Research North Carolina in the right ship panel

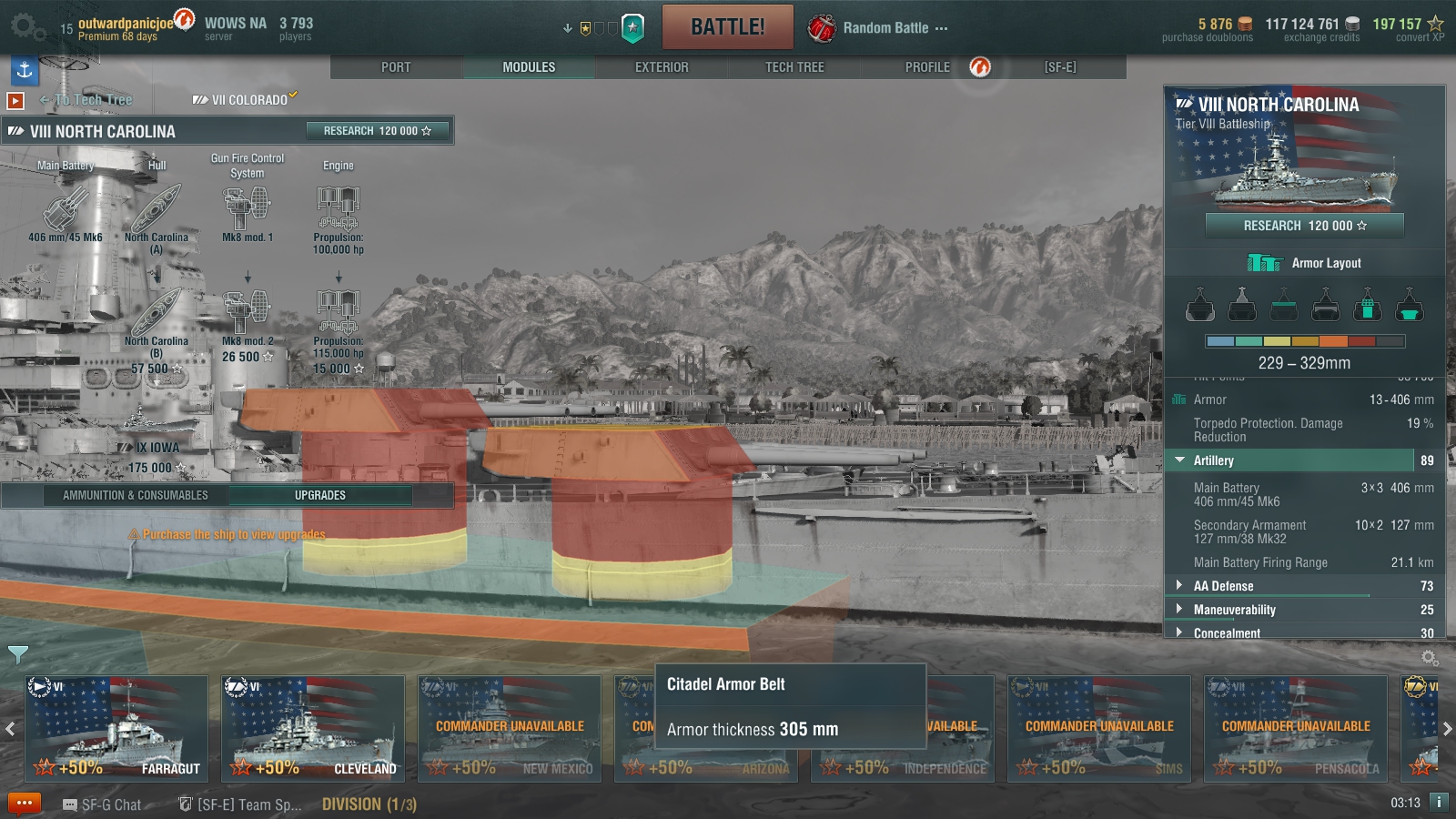point(1304,226)
